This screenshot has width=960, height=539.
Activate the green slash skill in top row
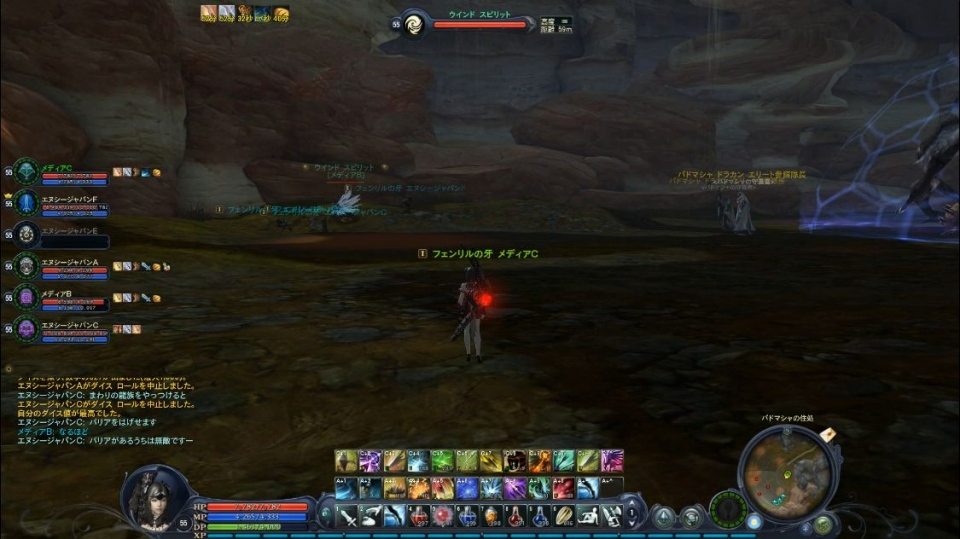tap(442, 461)
